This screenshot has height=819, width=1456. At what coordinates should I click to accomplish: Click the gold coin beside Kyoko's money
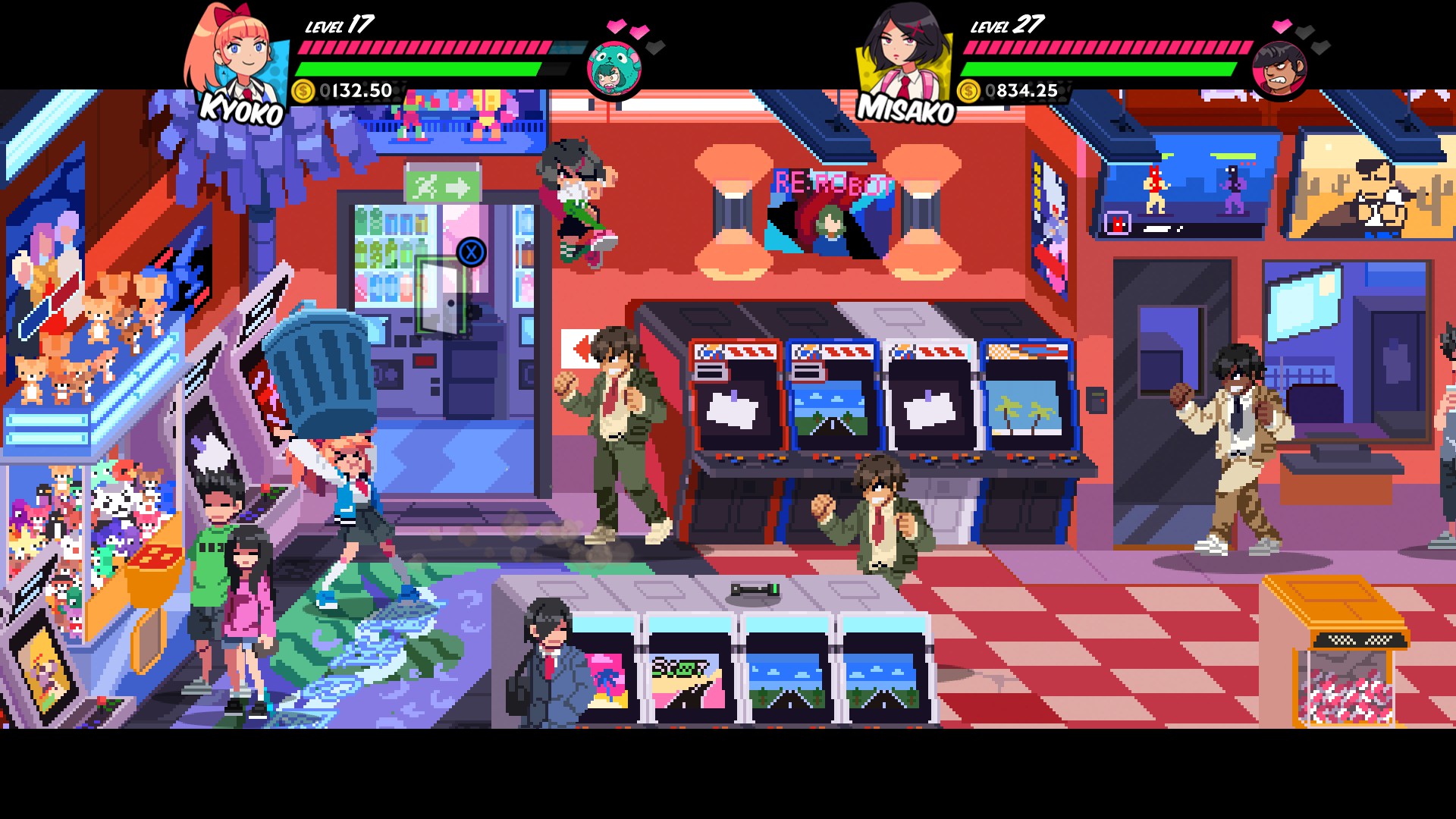(x=303, y=91)
